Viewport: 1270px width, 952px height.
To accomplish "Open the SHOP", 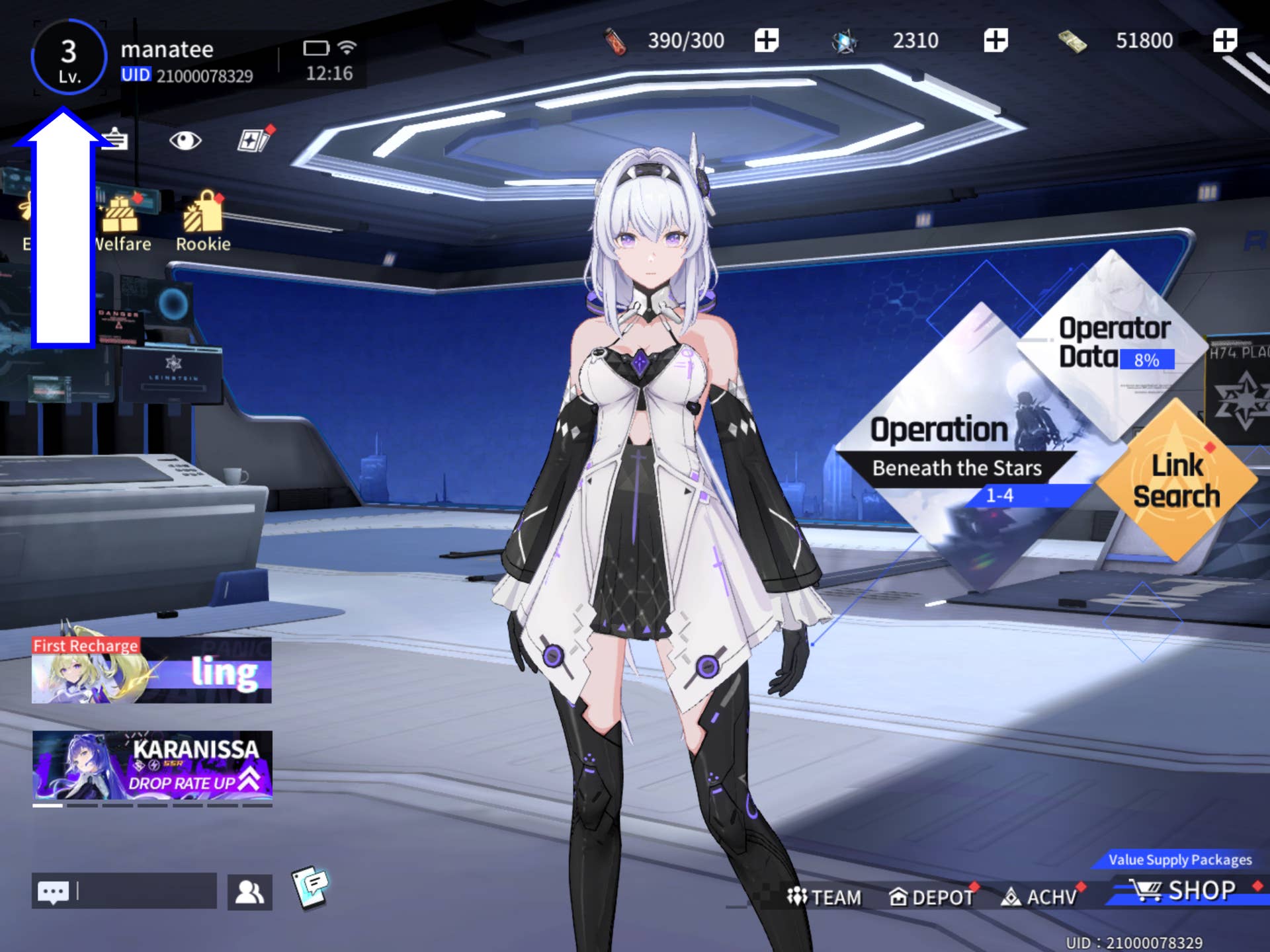I will point(1184,891).
